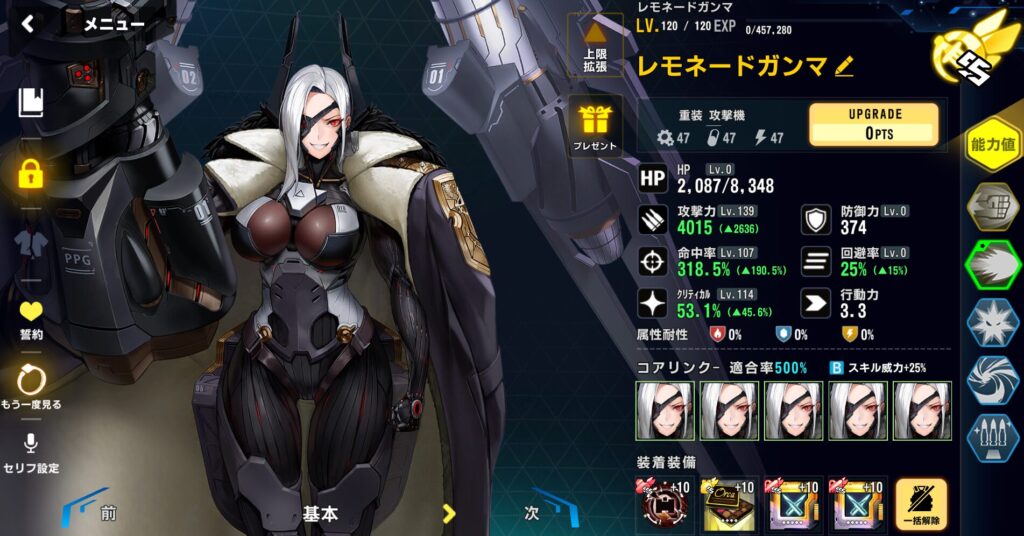Image resolution: width=1024 pixels, height=536 pixels.
Task: Open the book record icon
Action: [x=31, y=101]
